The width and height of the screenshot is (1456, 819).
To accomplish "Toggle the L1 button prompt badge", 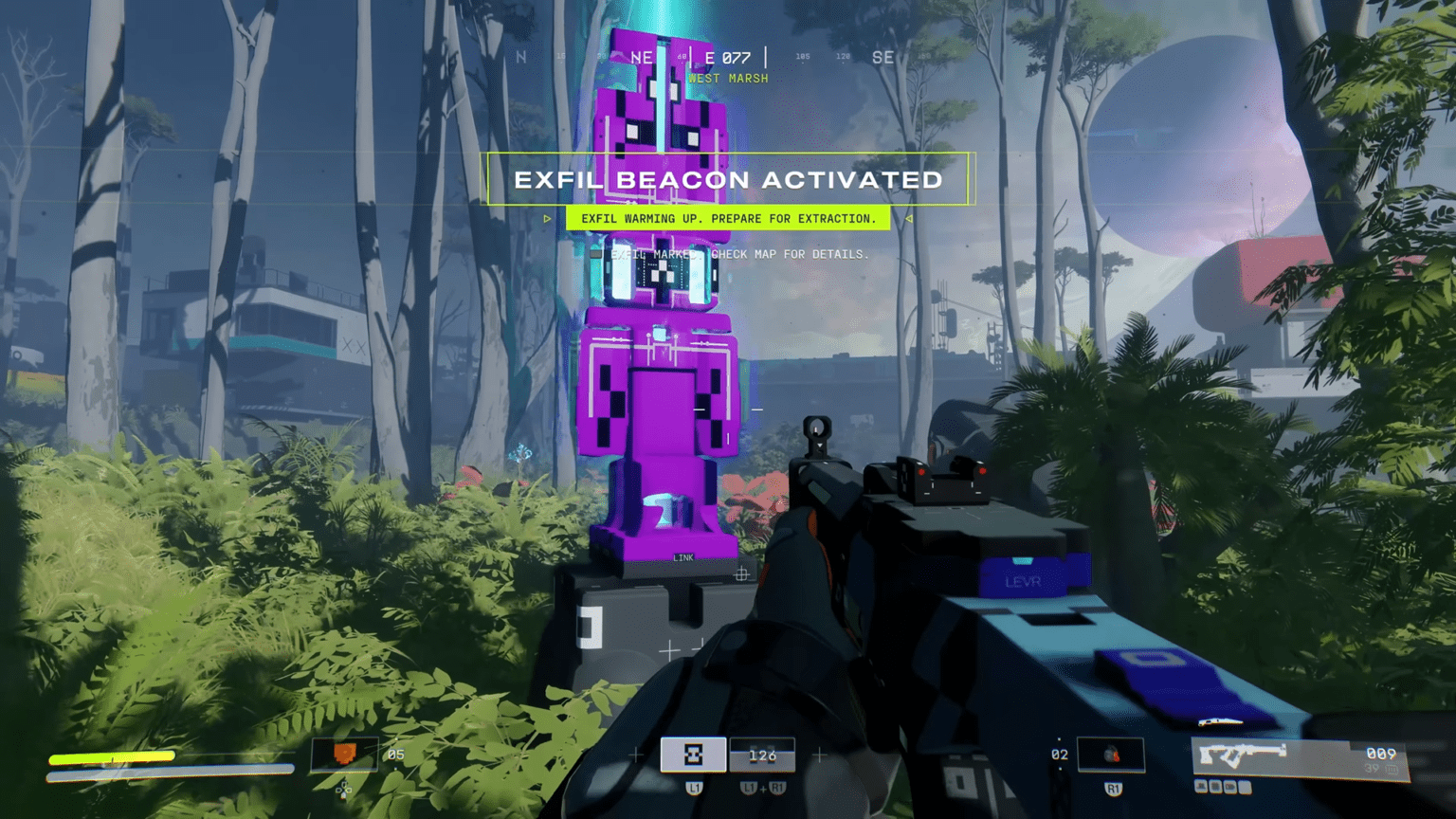I will (695, 787).
